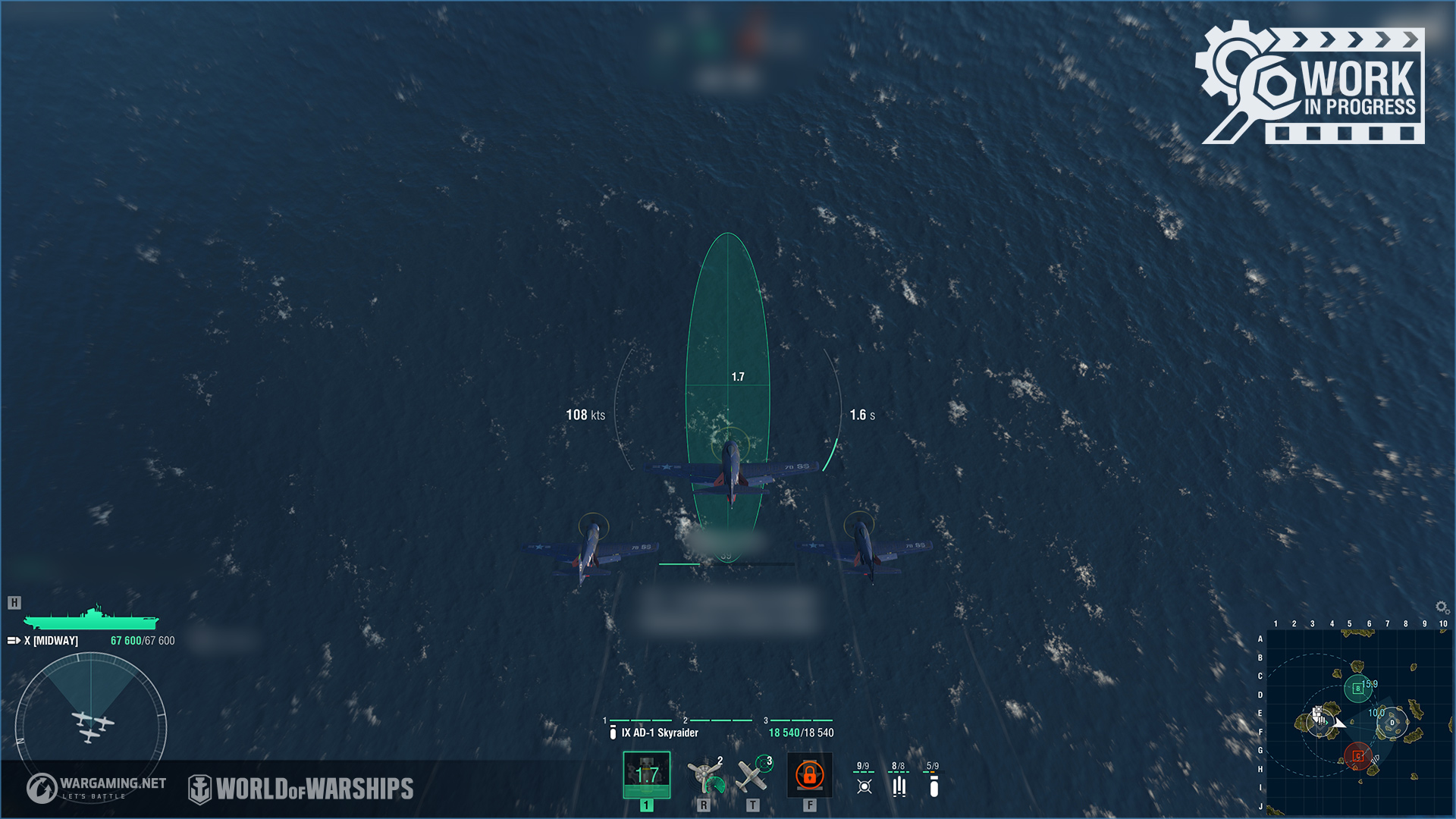Viewport: 1456px width, 819px height.
Task: Click capture point B on the minimap
Action: (x=1358, y=689)
